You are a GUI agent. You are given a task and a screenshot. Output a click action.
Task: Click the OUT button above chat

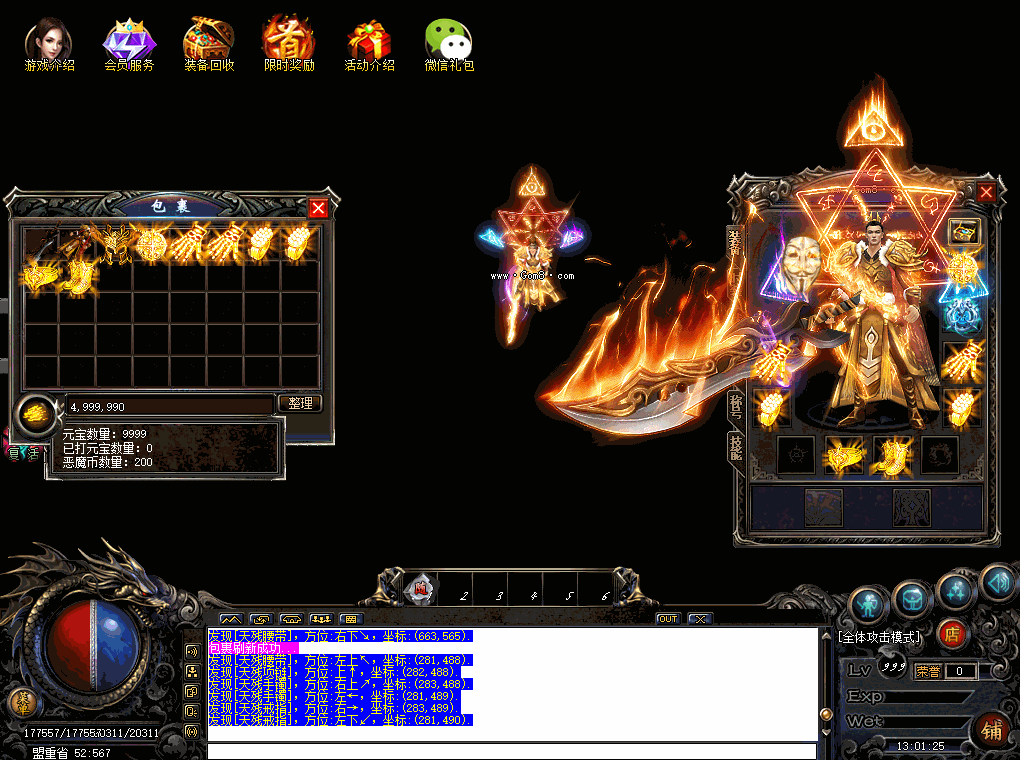click(x=667, y=619)
